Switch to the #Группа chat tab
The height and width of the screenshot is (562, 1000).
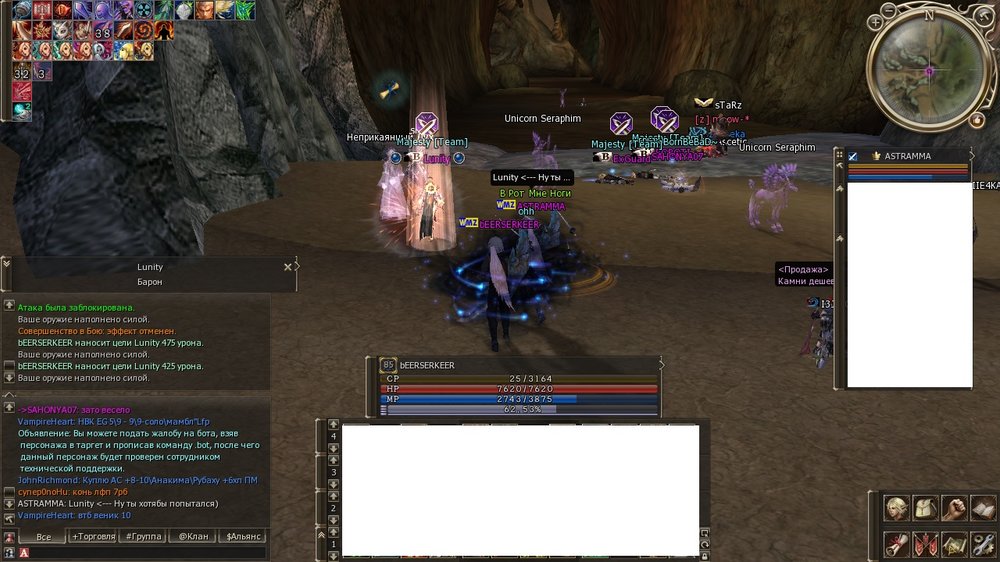tap(142, 537)
